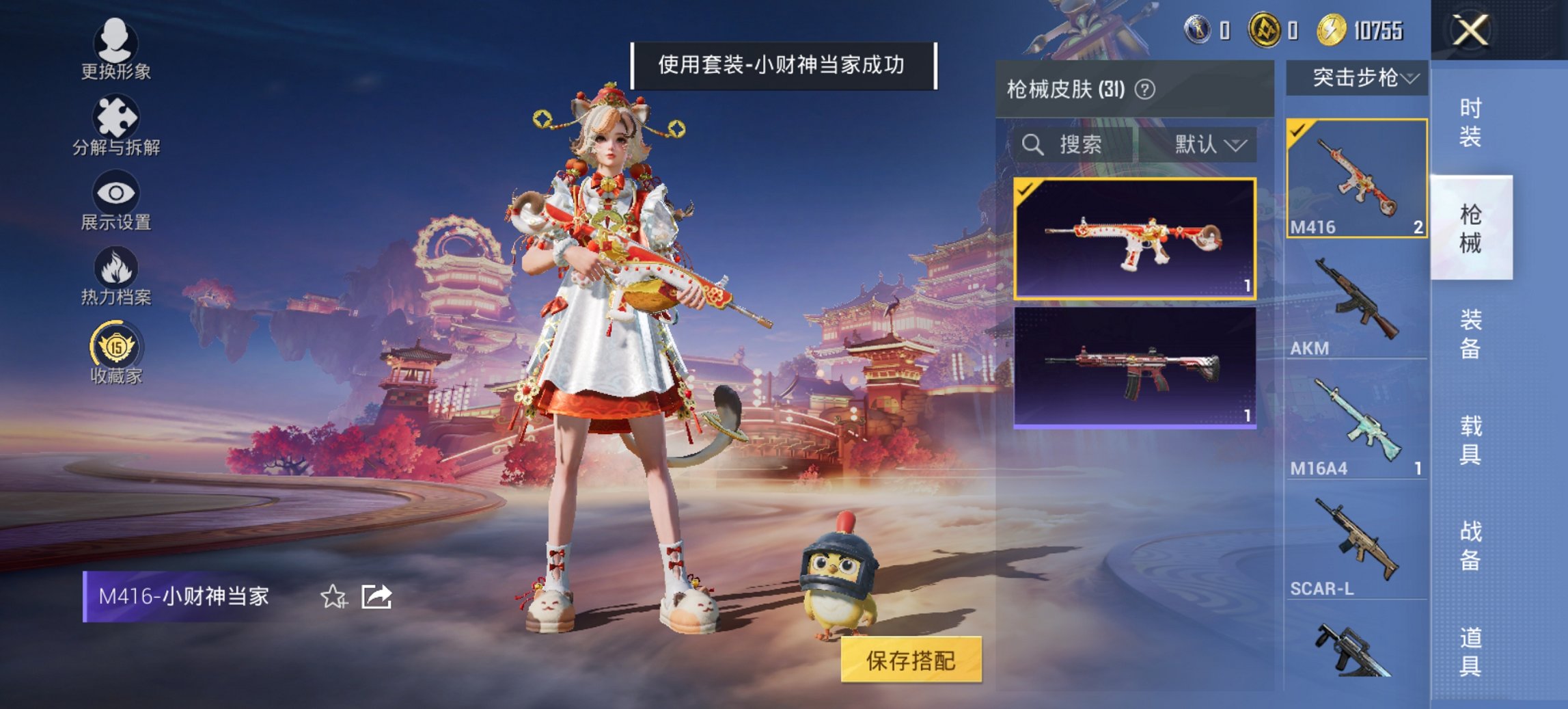The height and width of the screenshot is (709, 1568).
Task: Collapse the 默认 filter selector
Action: click(x=1237, y=146)
